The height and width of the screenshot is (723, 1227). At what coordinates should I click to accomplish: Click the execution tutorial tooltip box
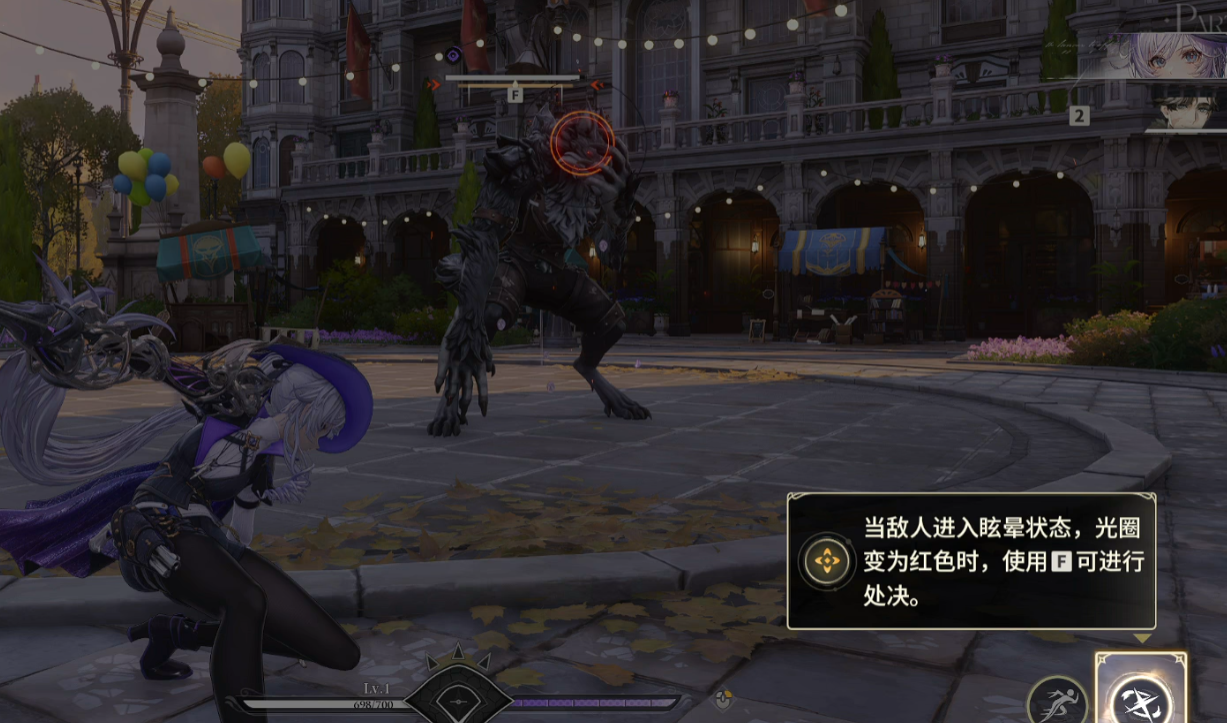point(971,561)
